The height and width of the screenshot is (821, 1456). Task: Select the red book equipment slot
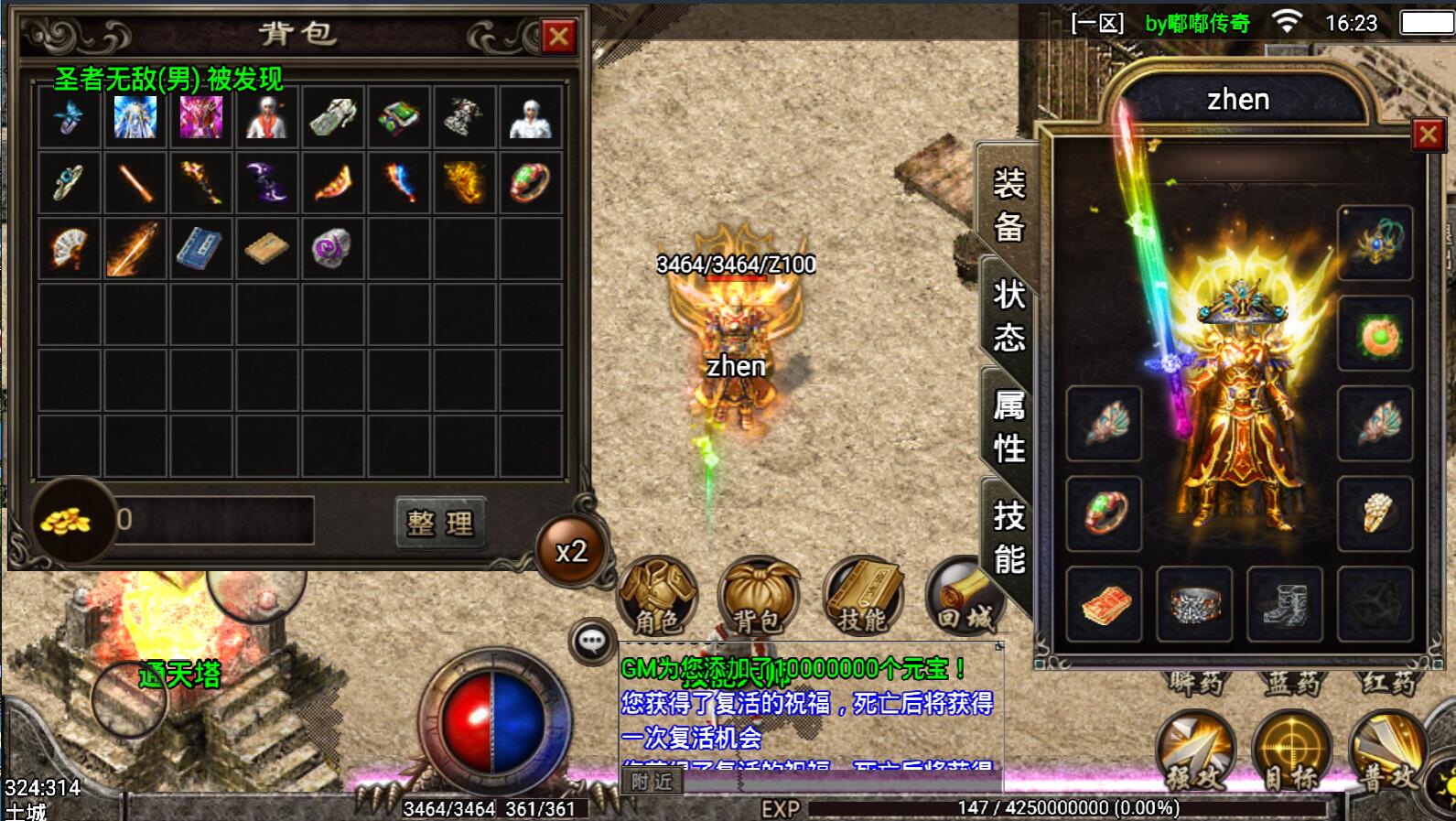pyautogui.click(x=1105, y=605)
